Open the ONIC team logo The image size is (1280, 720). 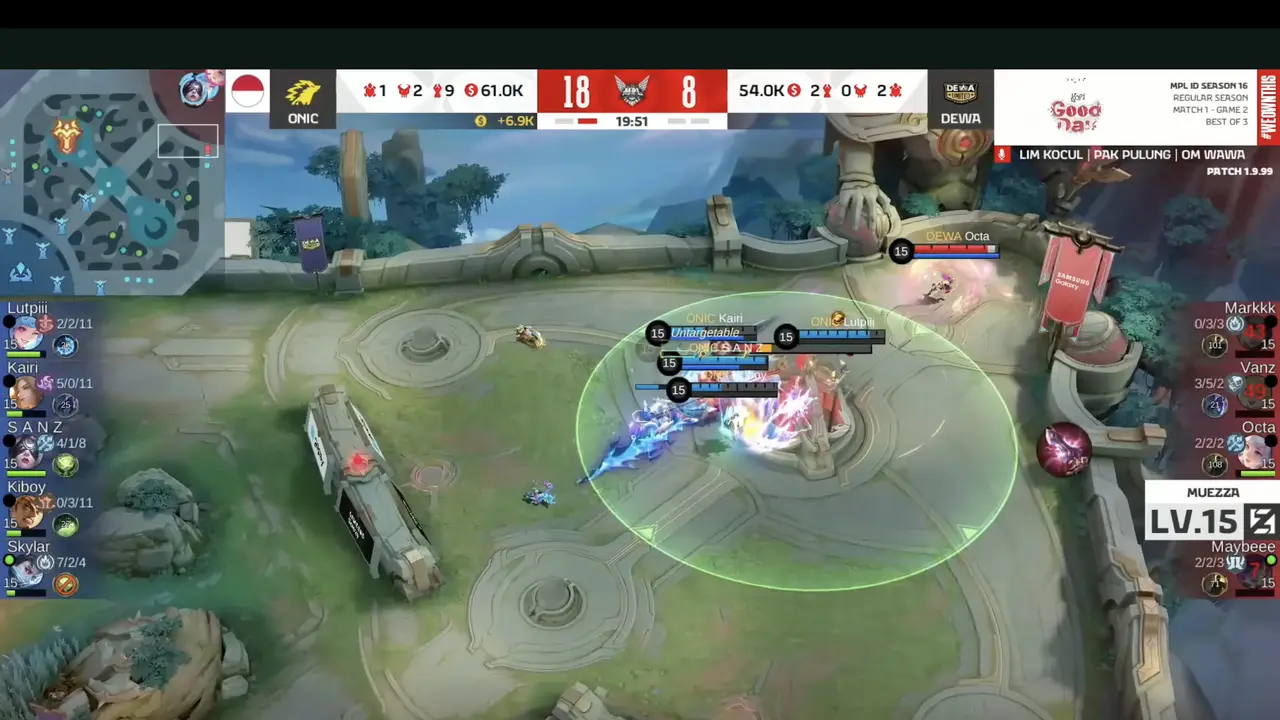click(303, 92)
